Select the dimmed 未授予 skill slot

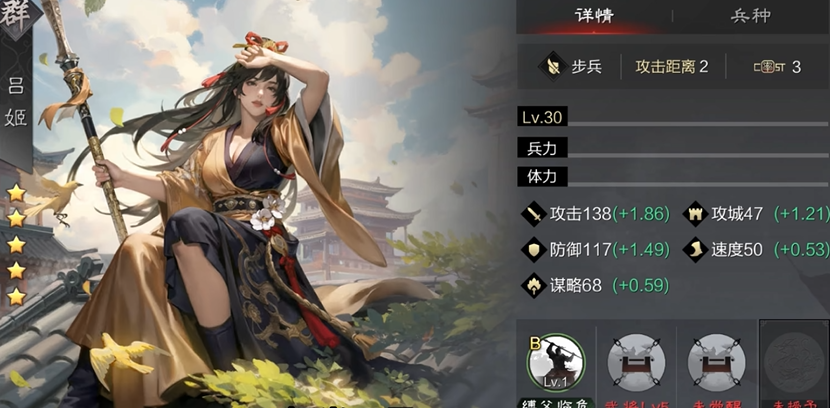794,362
